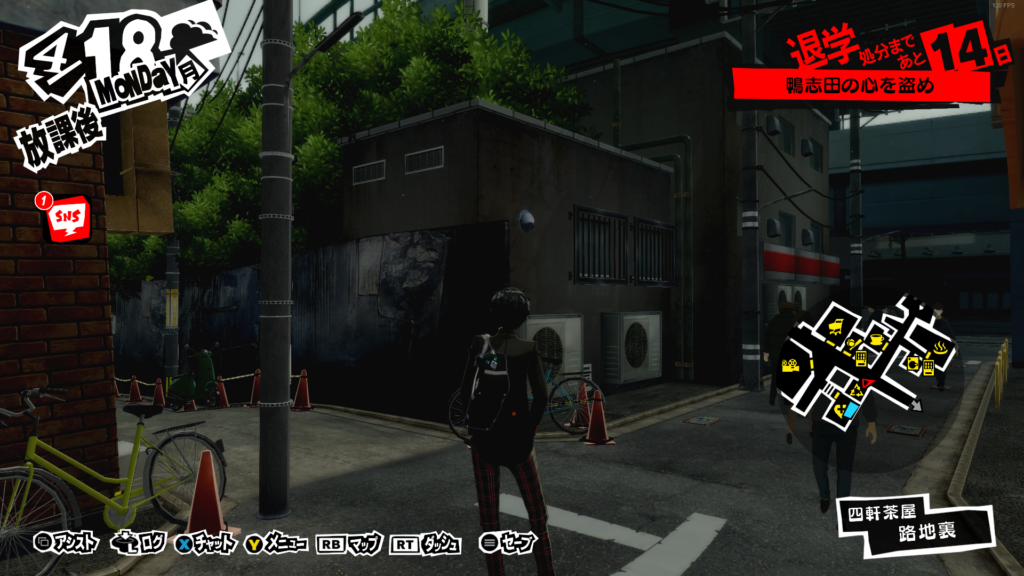Choose the batting cage marker on the minimap

coord(852,342)
